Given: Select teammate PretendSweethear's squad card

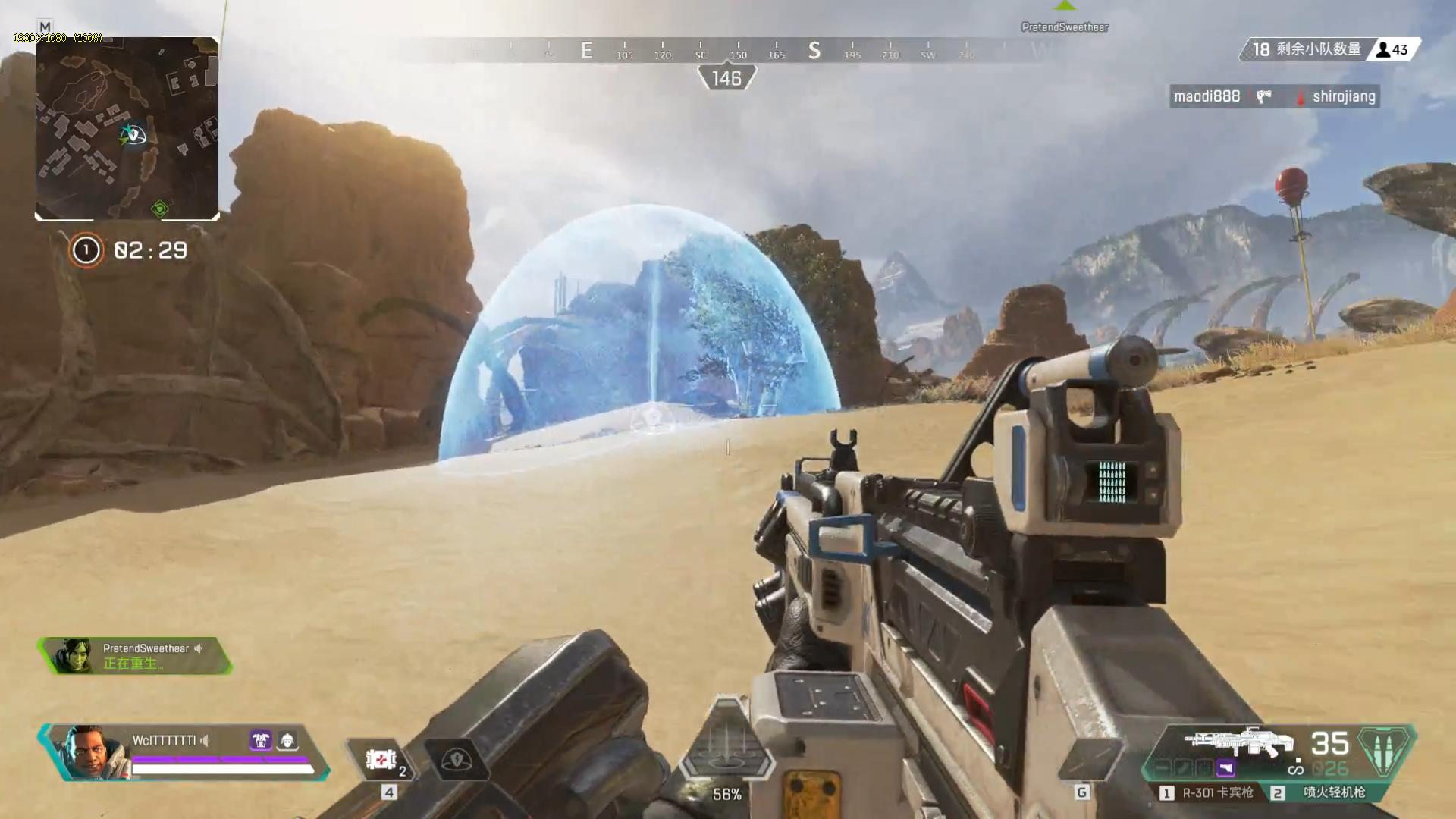Looking at the screenshot, I should click(135, 656).
